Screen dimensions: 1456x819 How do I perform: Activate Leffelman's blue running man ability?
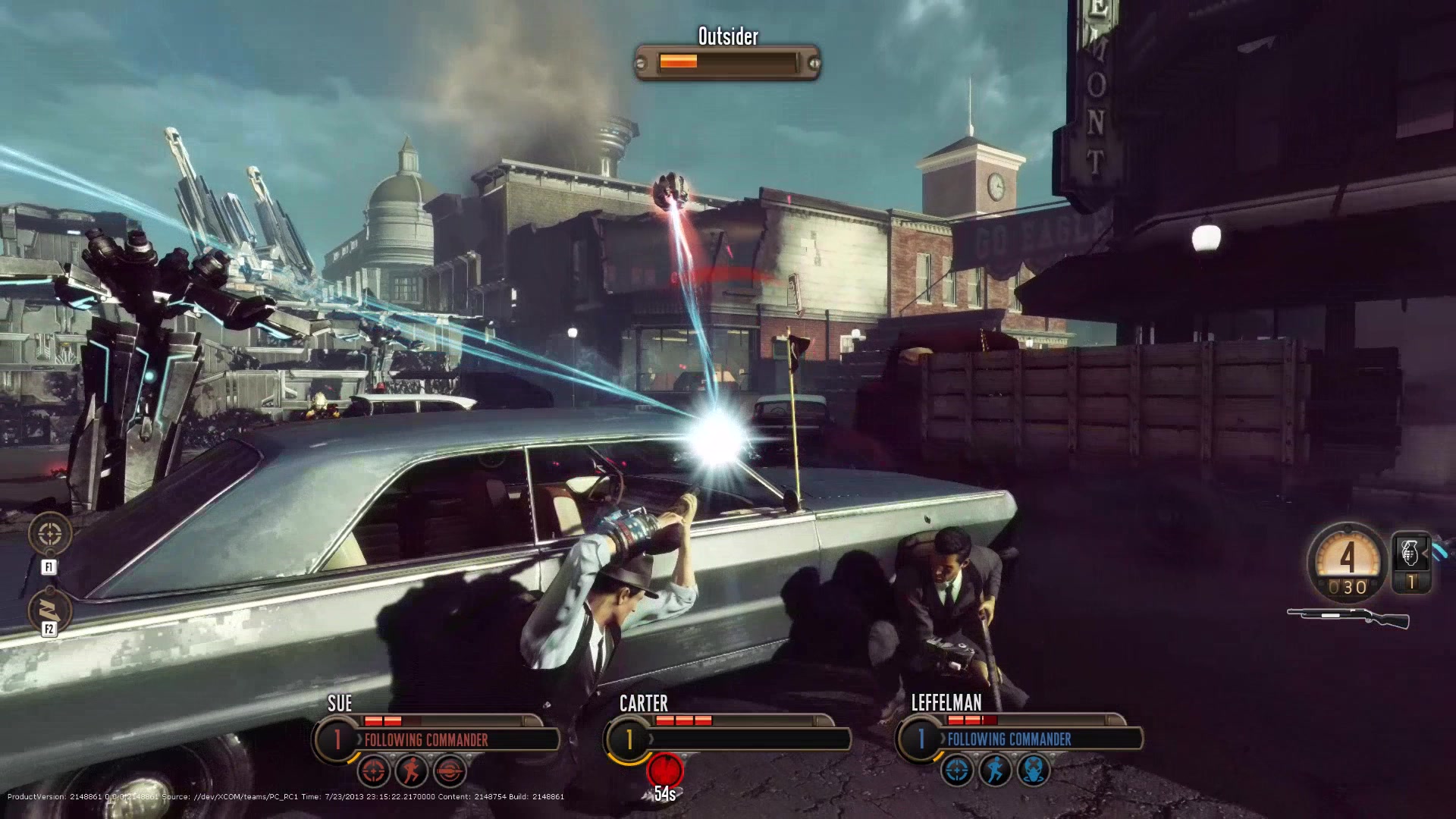(995, 771)
